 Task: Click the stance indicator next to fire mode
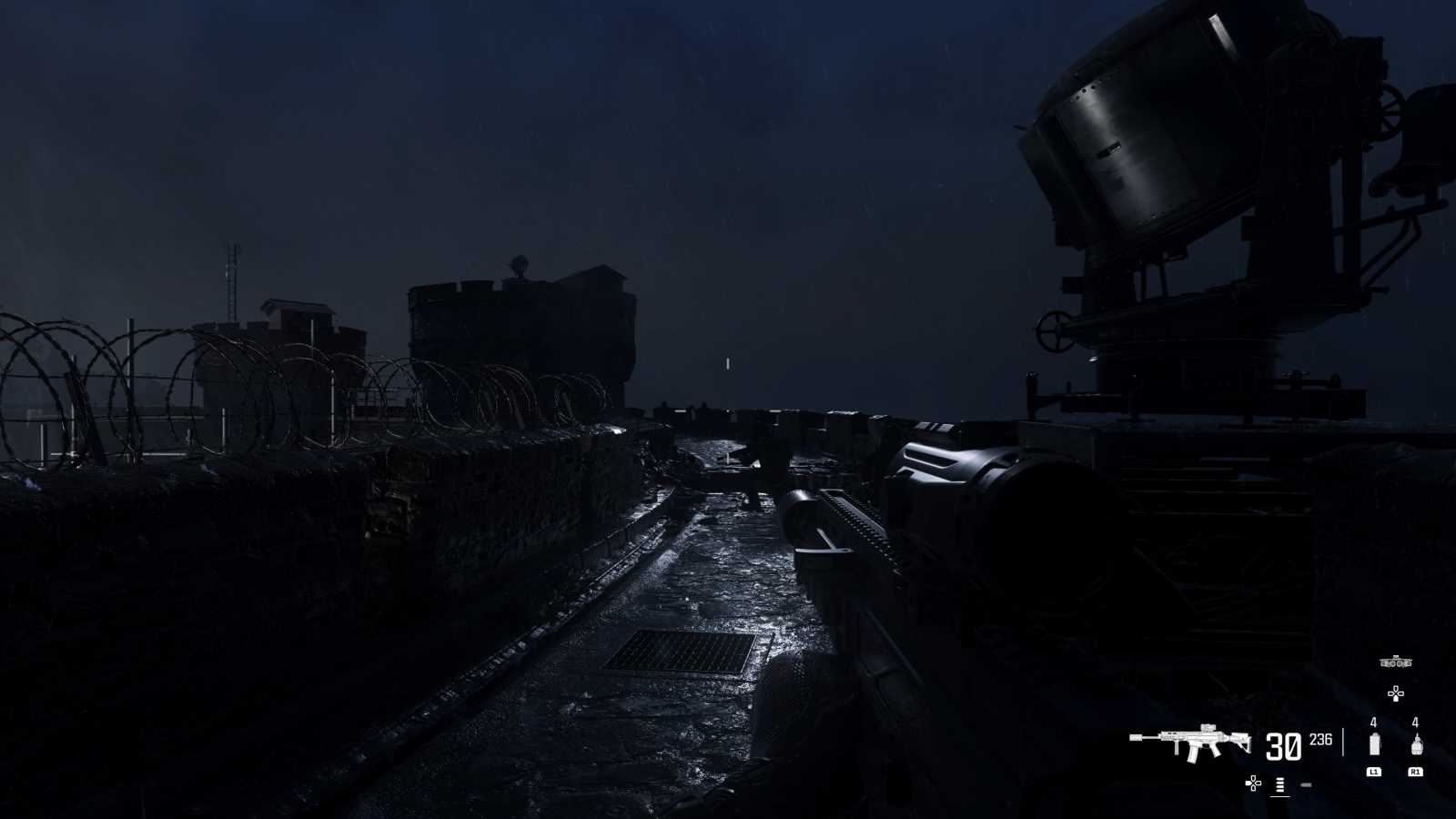pos(1306,784)
